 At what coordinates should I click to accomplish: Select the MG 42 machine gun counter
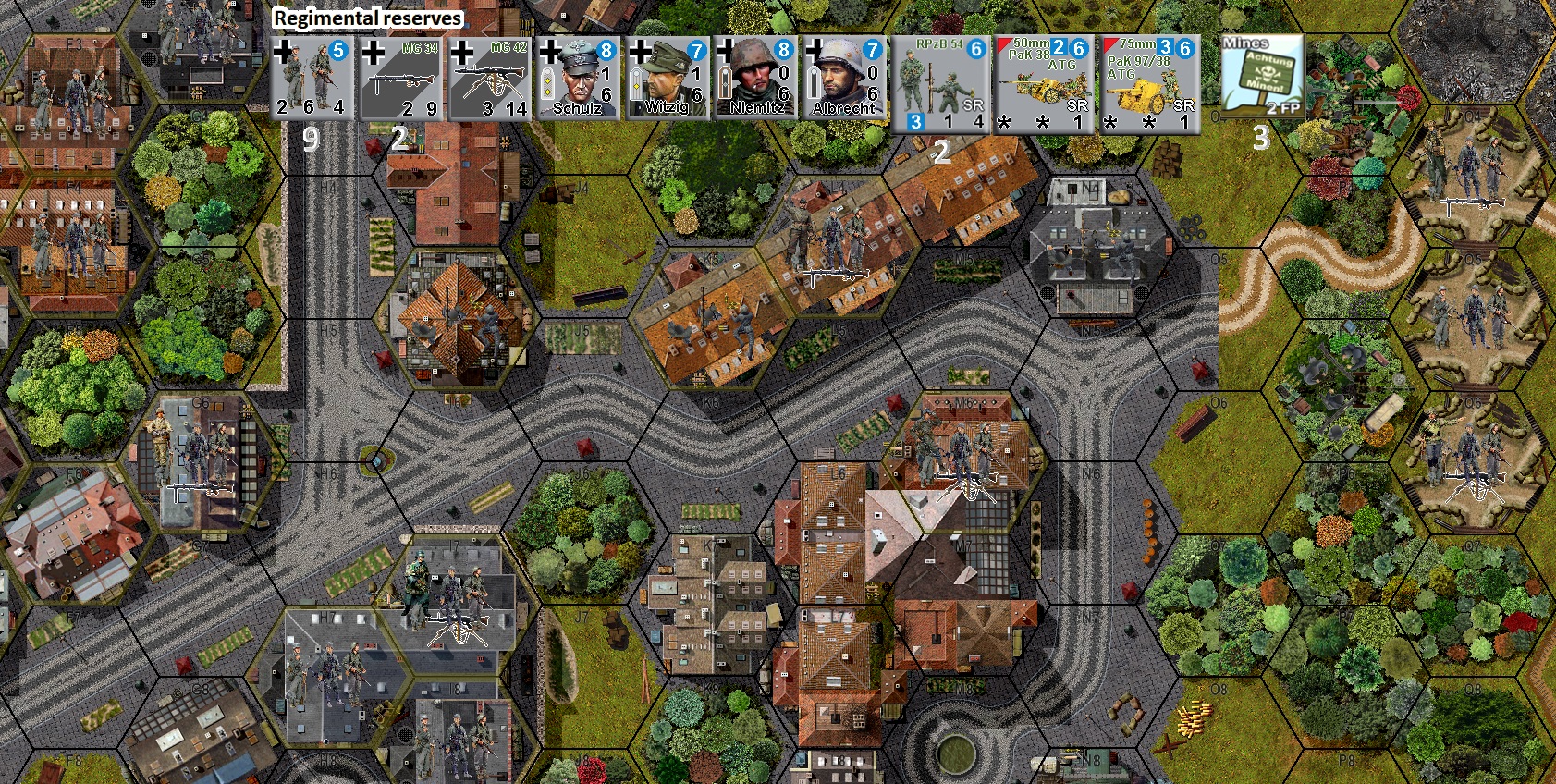pyautogui.click(x=488, y=79)
